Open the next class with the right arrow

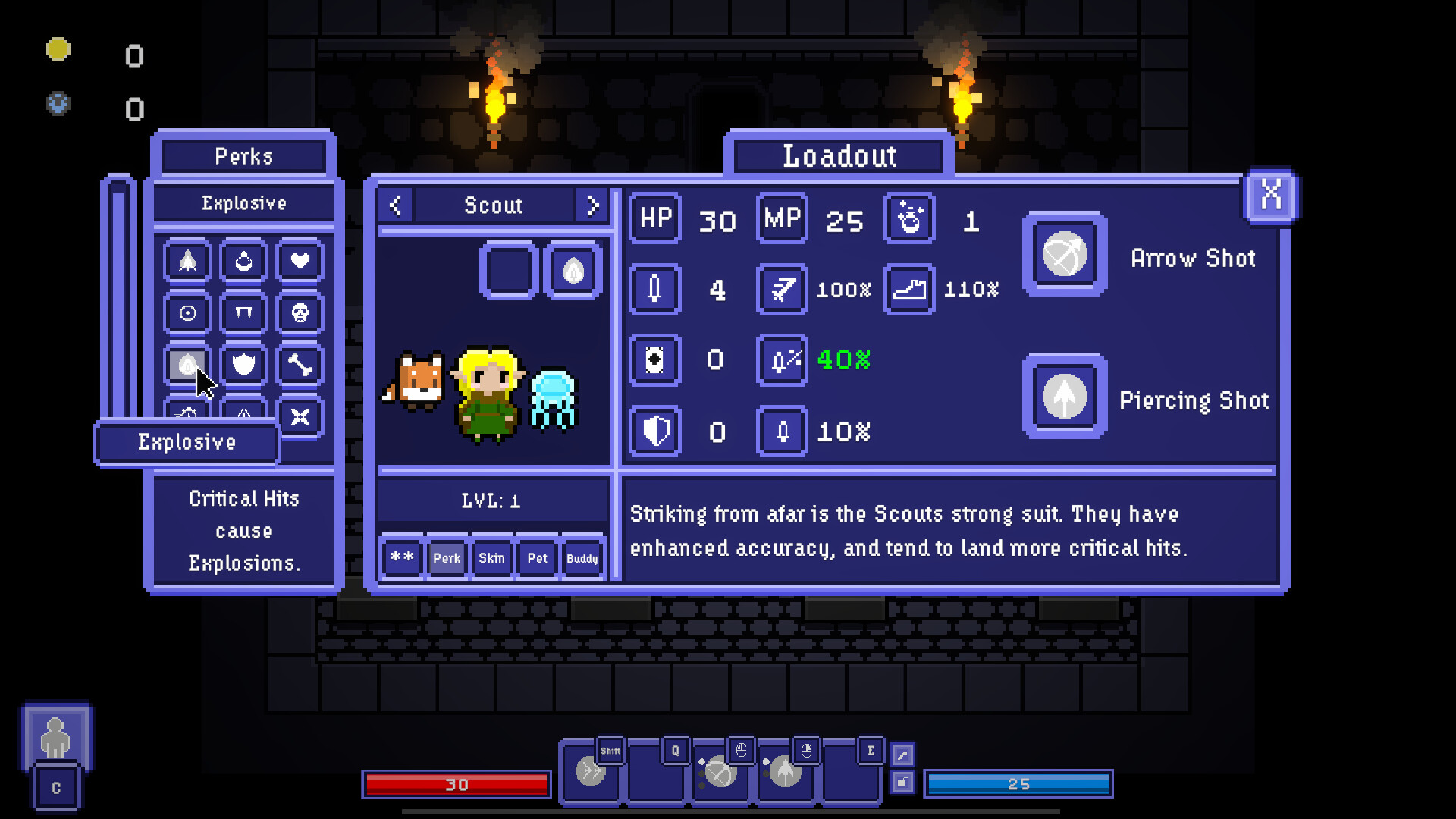click(593, 205)
